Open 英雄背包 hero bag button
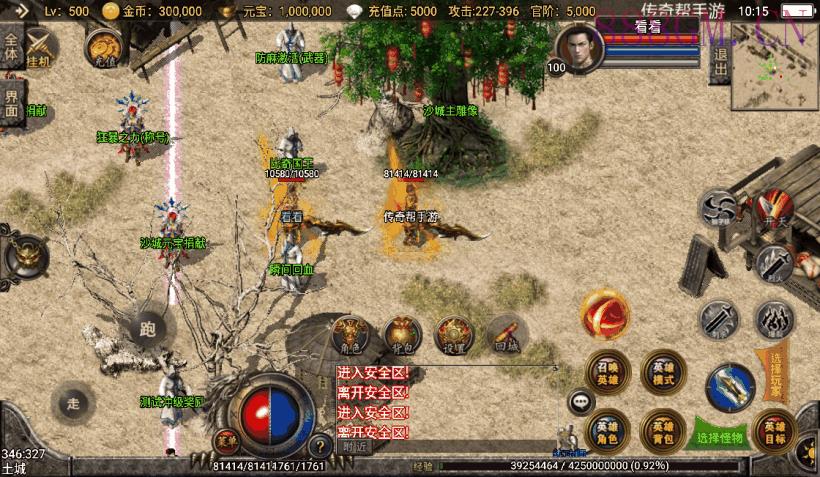This screenshot has width=820, height=477. point(662,430)
